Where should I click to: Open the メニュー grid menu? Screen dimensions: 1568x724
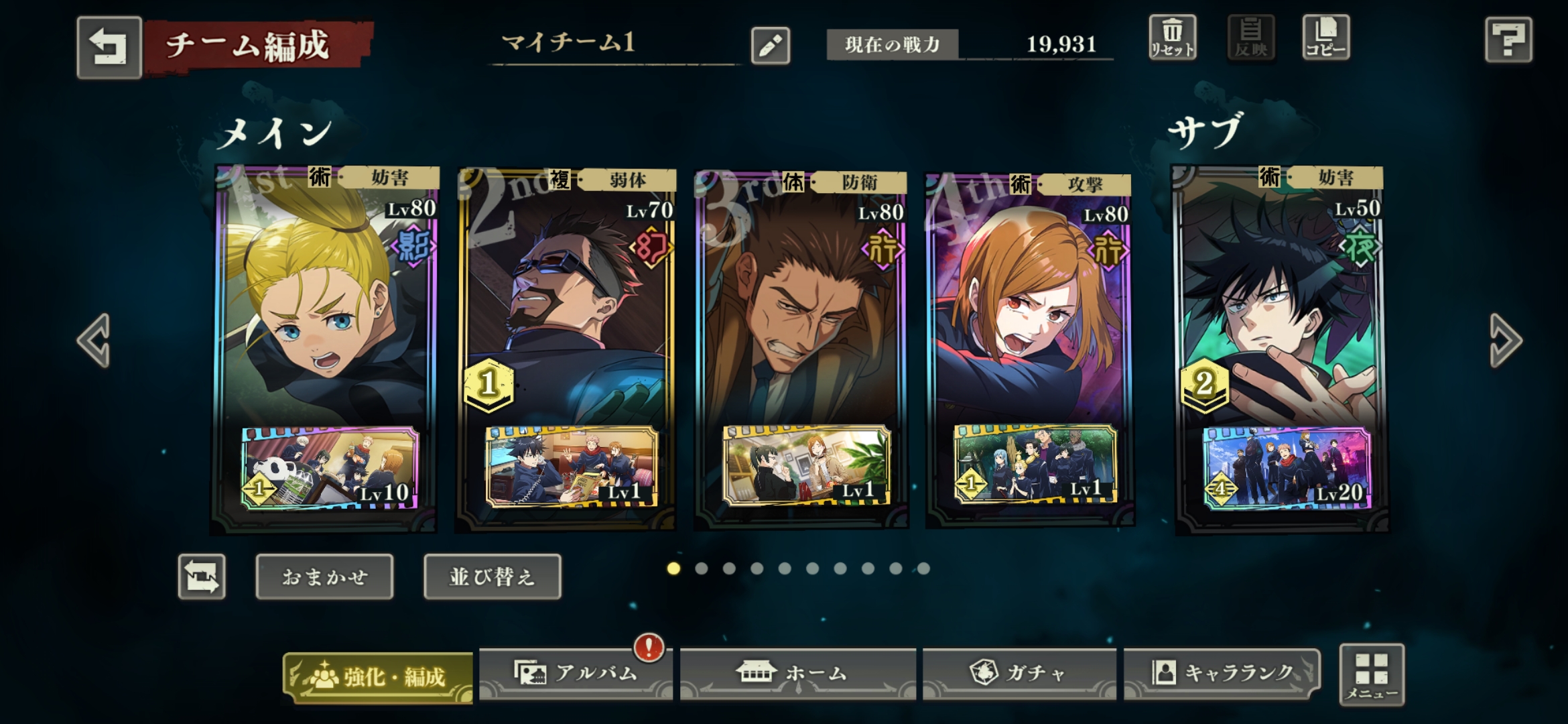1371,674
